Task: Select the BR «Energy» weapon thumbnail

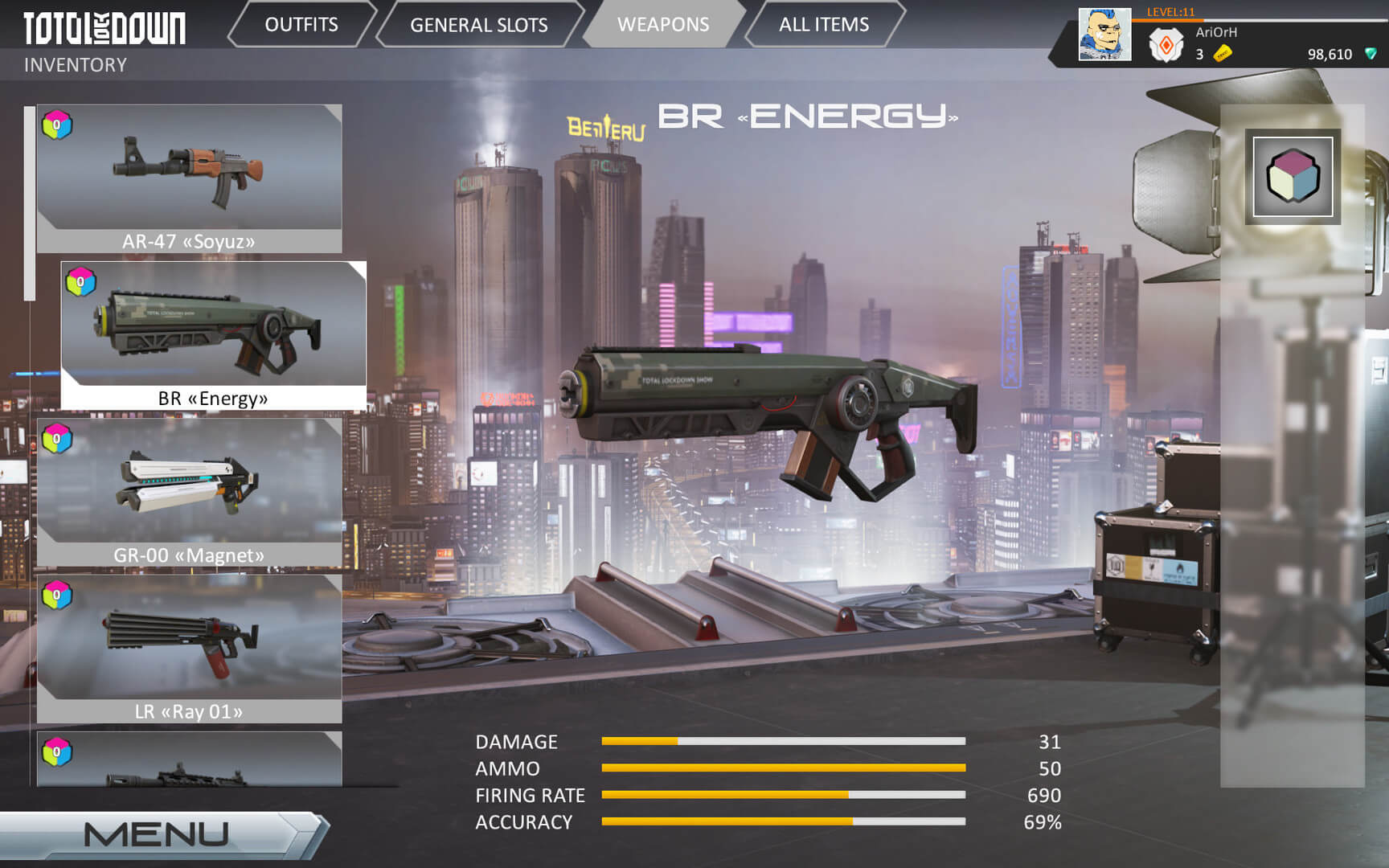Action: (213, 330)
